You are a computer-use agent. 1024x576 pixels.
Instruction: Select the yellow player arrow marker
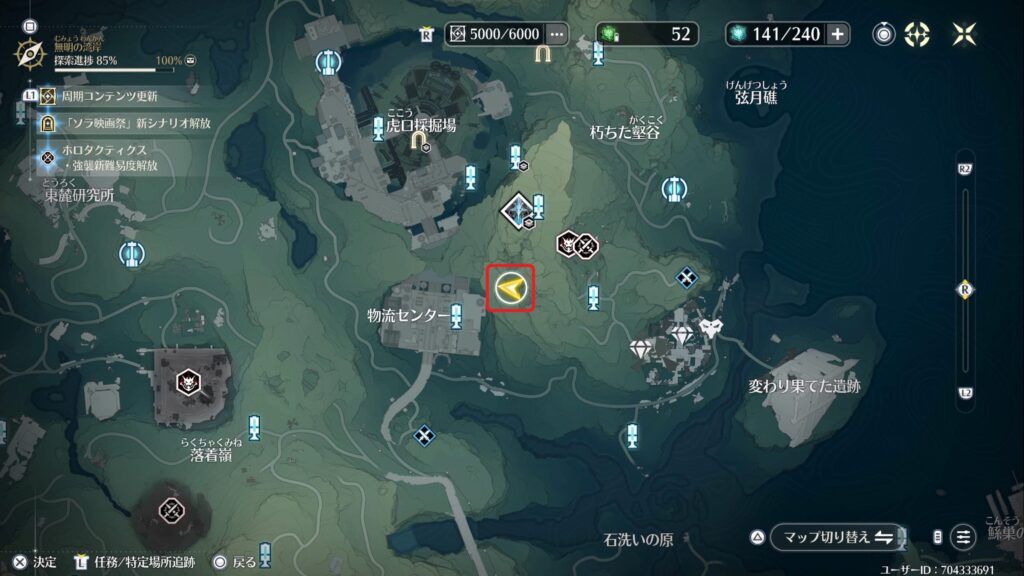click(510, 289)
